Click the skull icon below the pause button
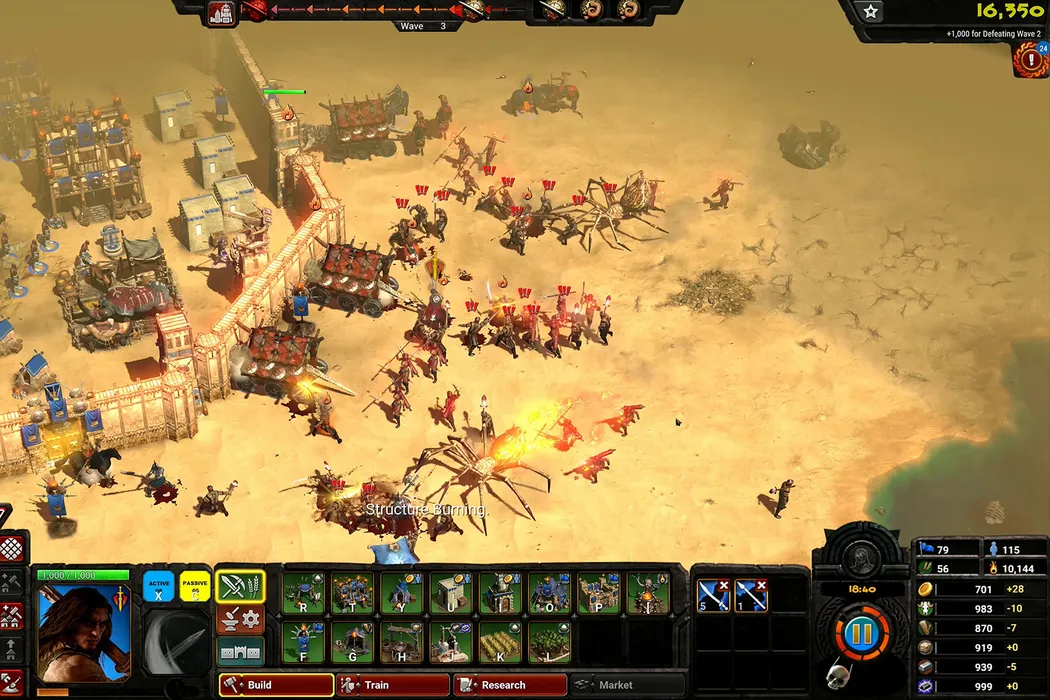 pyautogui.click(x=836, y=677)
